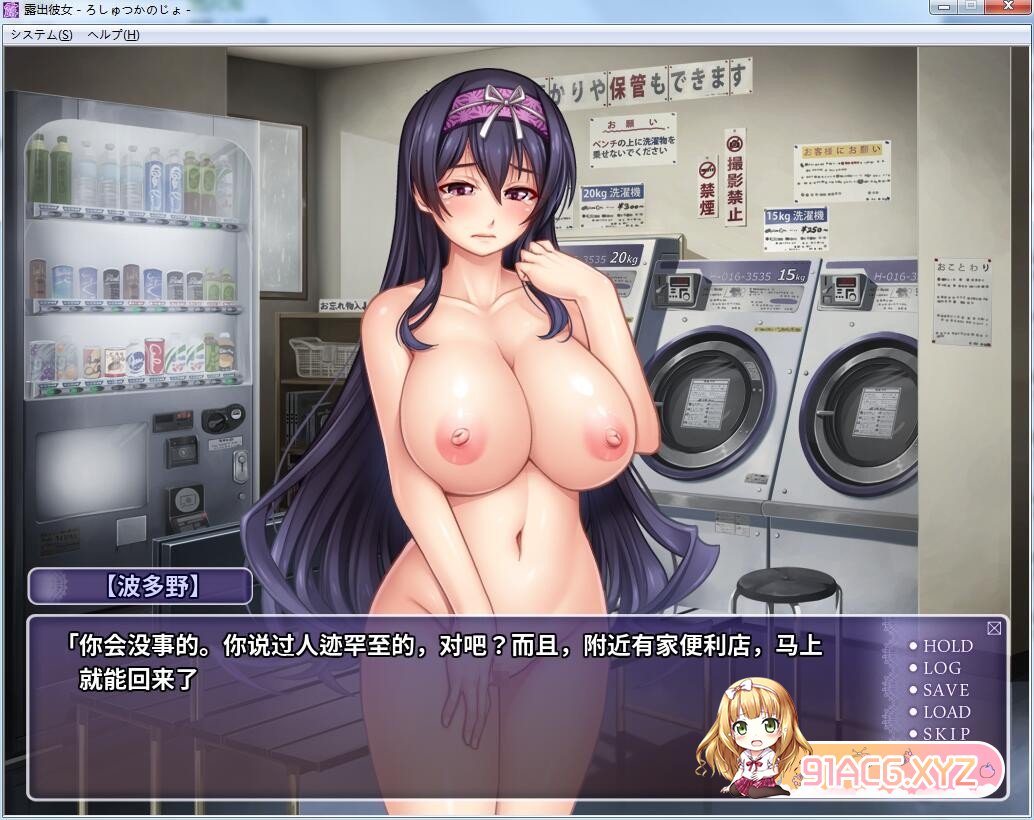The width and height of the screenshot is (1034, 820).
Task: Open the ヘルプ menu
Action: [x=113, y=34]
